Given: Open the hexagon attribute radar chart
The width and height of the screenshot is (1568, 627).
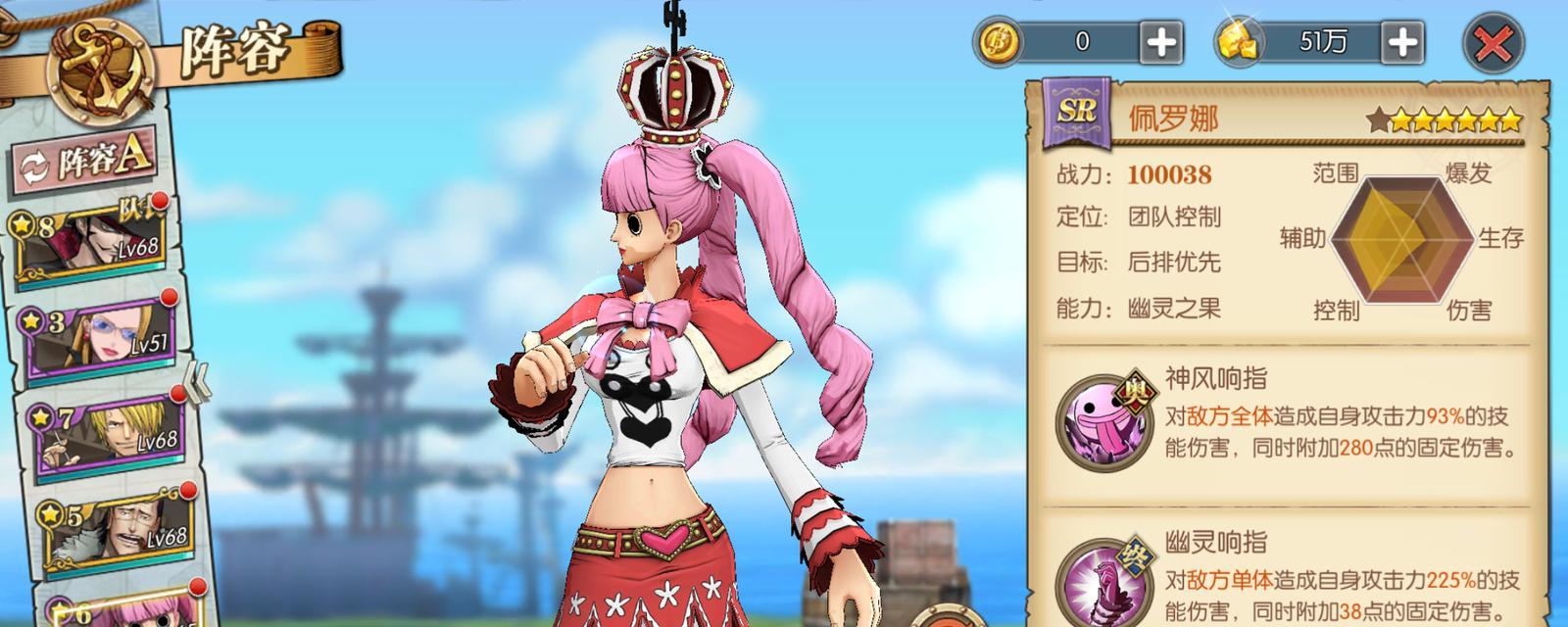Looking at the screenshot, I should (x=1403, y=240).
